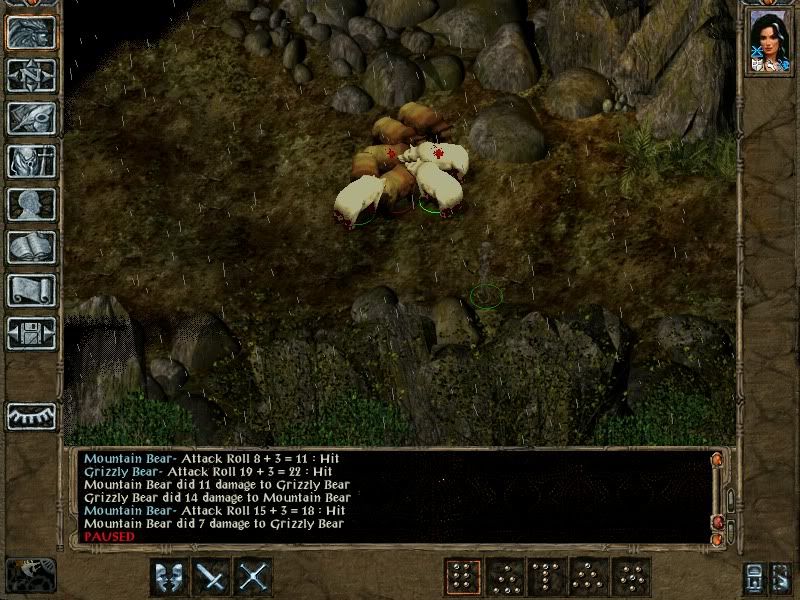Click the bottom-left dragon emblem button
Image resolution: width=800 pixels, height=600 pixels.
(31, 575)
